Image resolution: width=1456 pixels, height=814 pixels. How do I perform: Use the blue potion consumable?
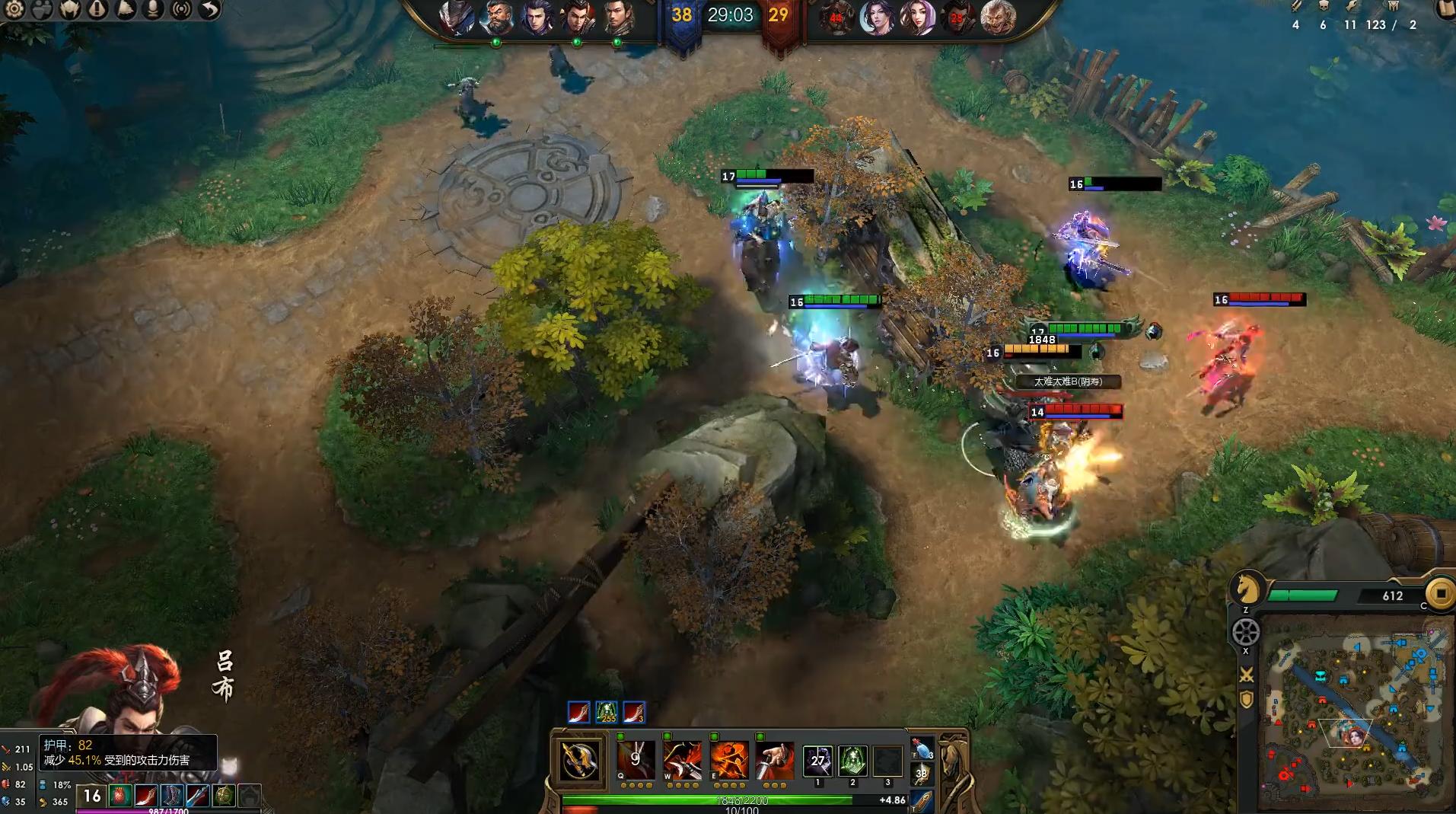click(x=923, y=749)
